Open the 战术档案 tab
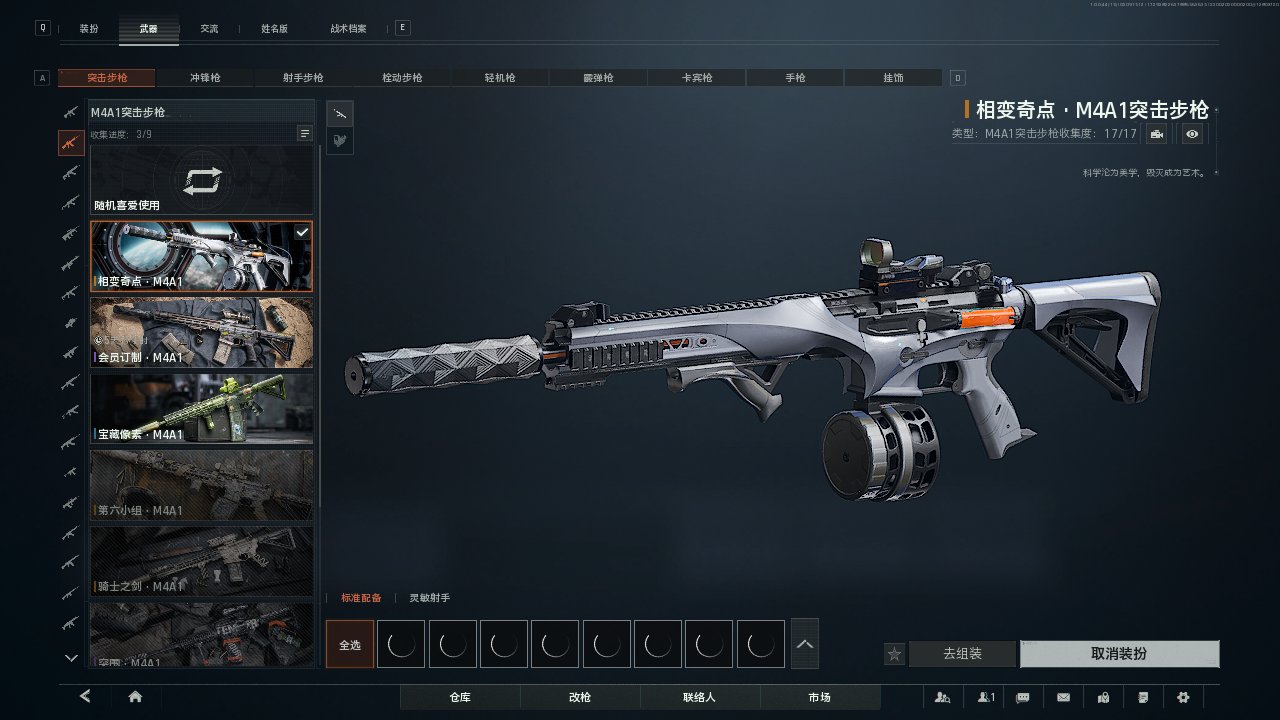The height and width of the screenshot is (720, 1280). pyautogui.click(x=348, y=29)
